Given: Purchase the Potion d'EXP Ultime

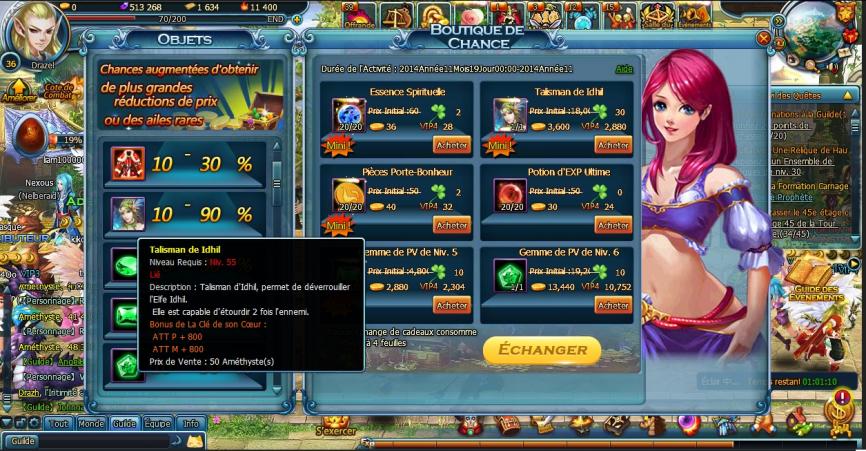Looking at the screenshot, I should 613,225.
